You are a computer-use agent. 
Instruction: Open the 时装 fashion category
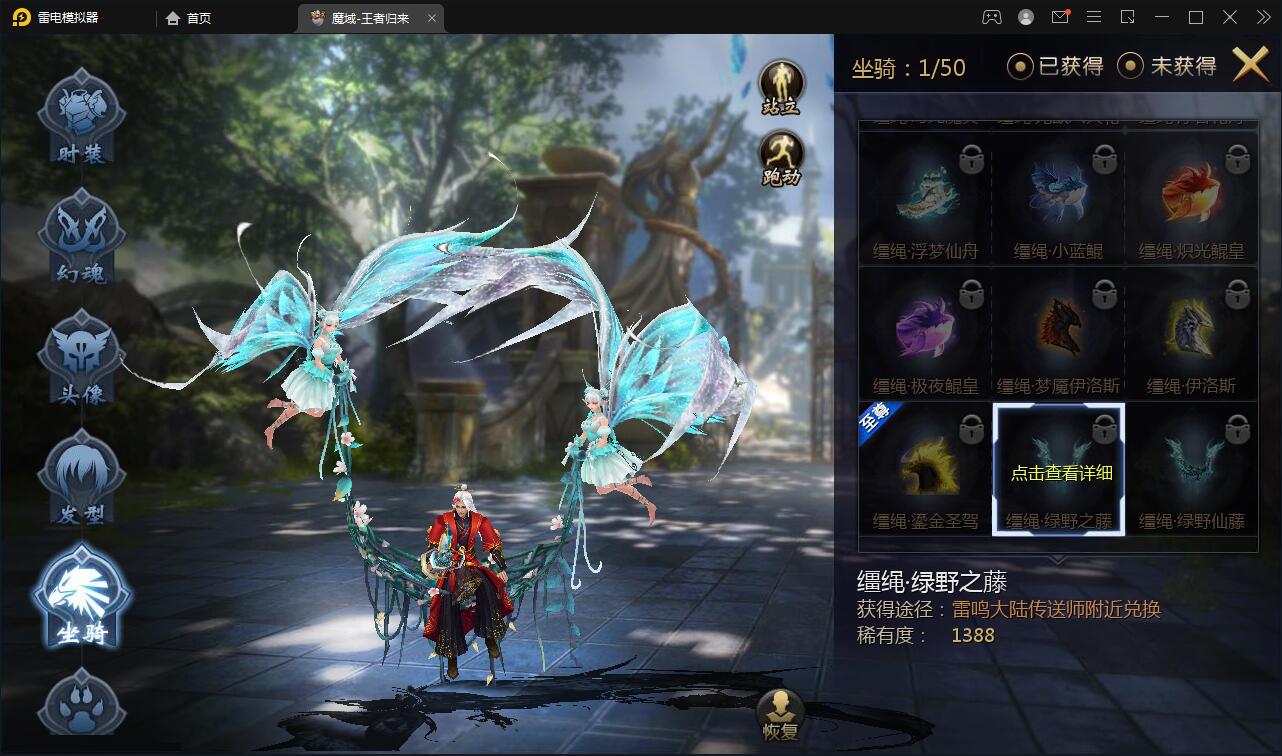[x=81, y=118]
